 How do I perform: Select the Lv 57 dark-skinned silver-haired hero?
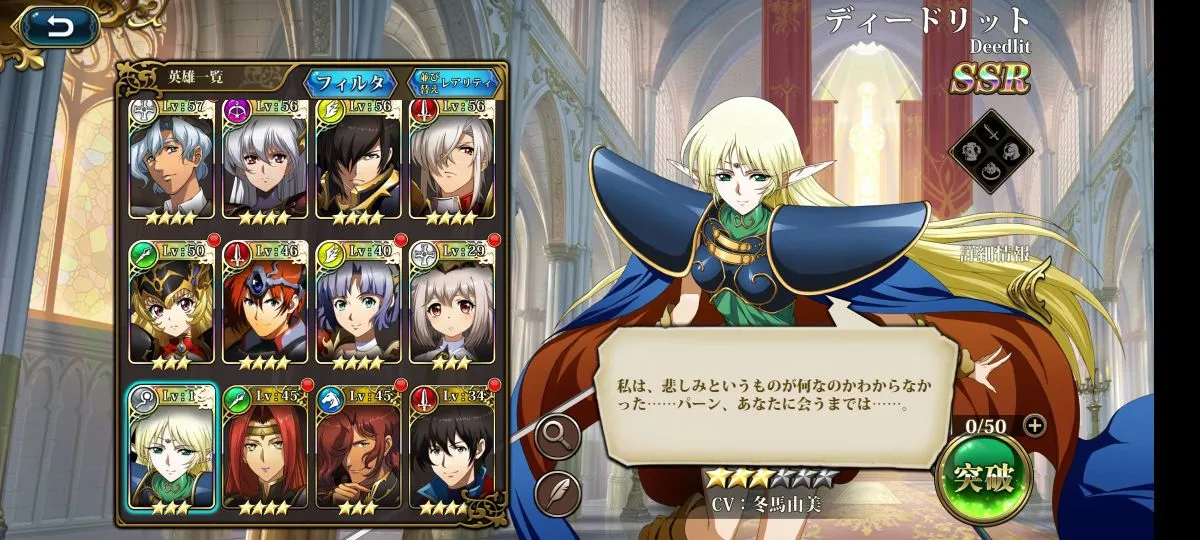[x=171, y=160]
